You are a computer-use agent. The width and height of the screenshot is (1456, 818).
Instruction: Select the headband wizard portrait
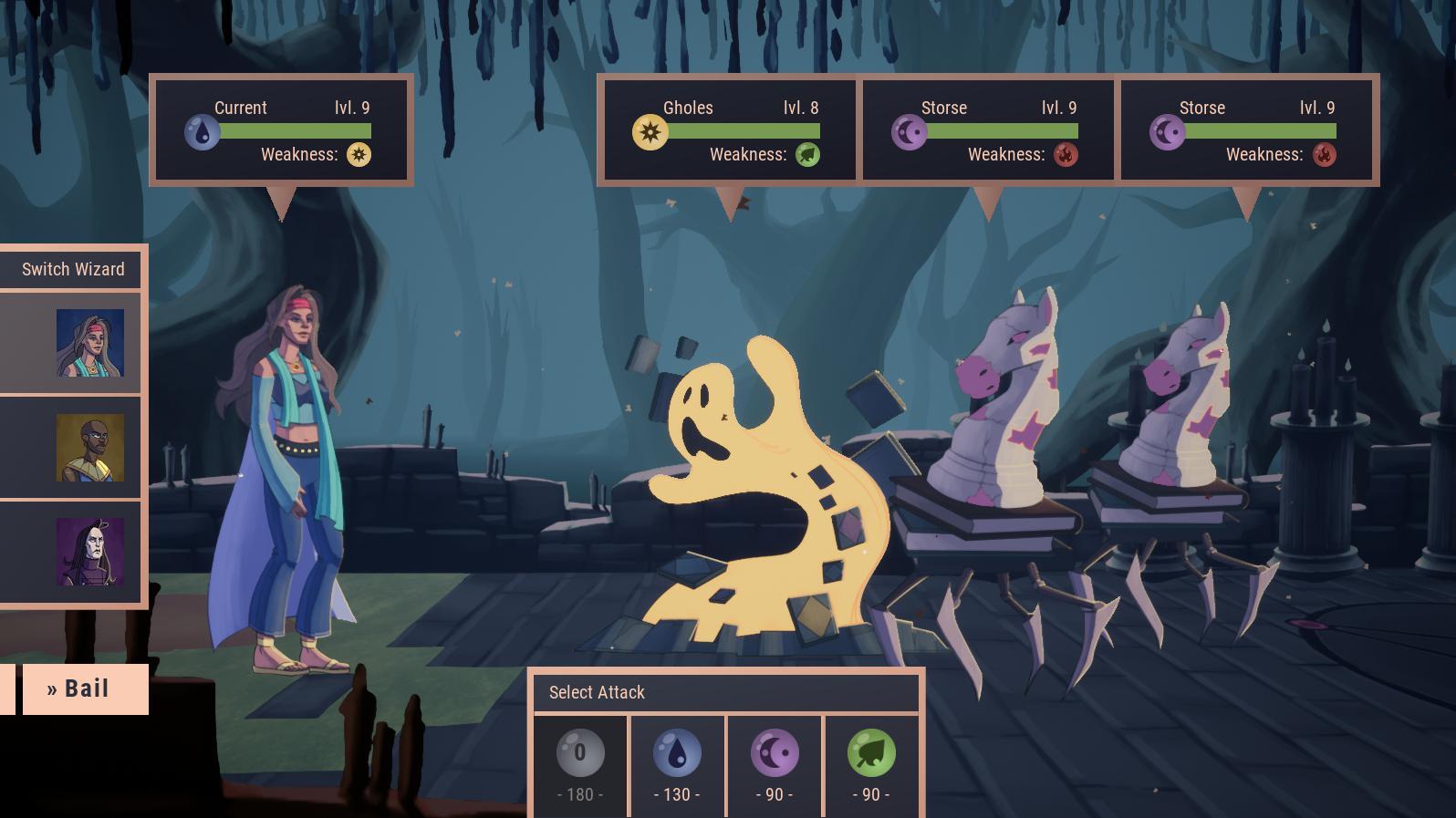(89, 343)
